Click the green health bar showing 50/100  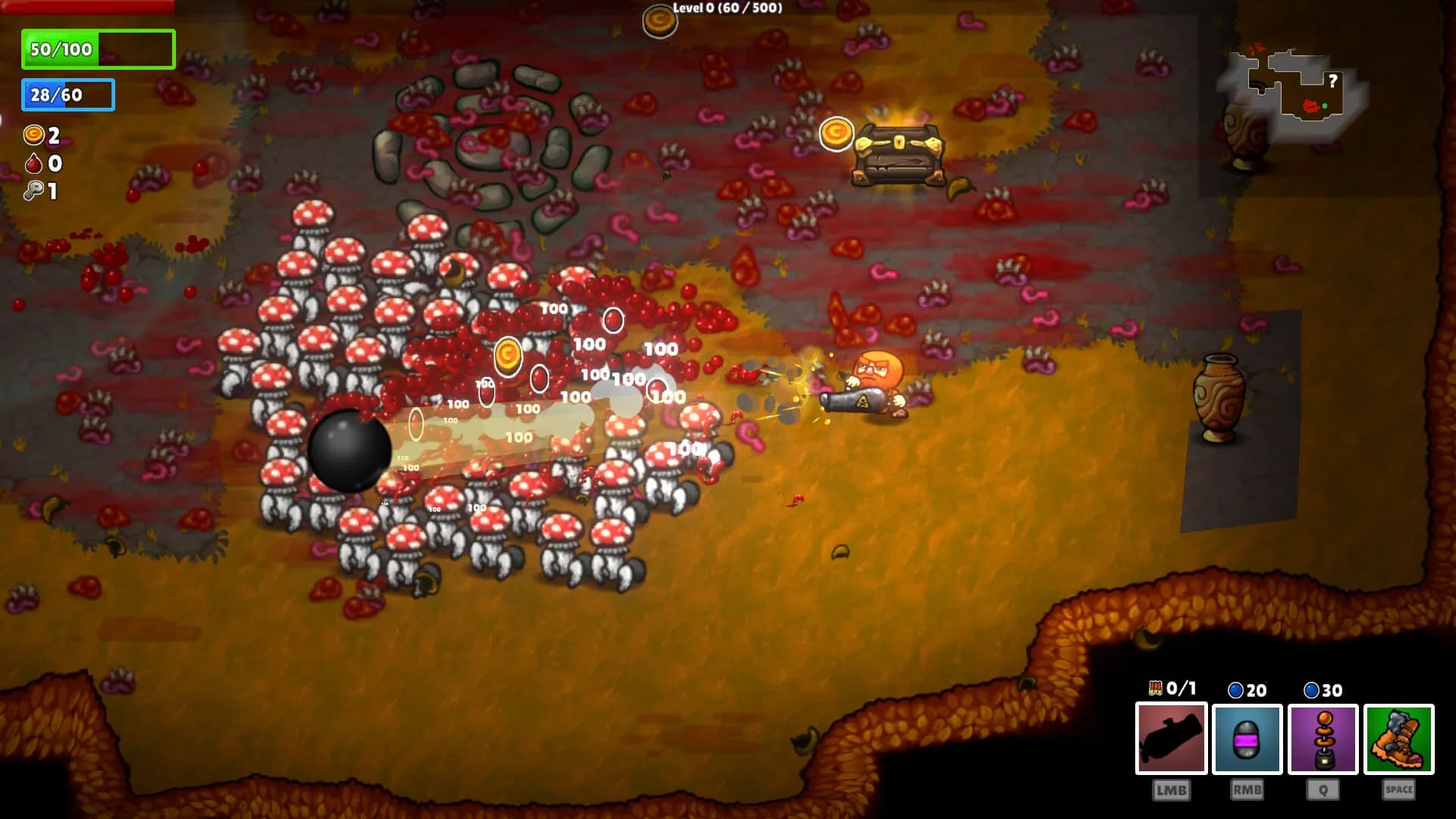[99, 49]
